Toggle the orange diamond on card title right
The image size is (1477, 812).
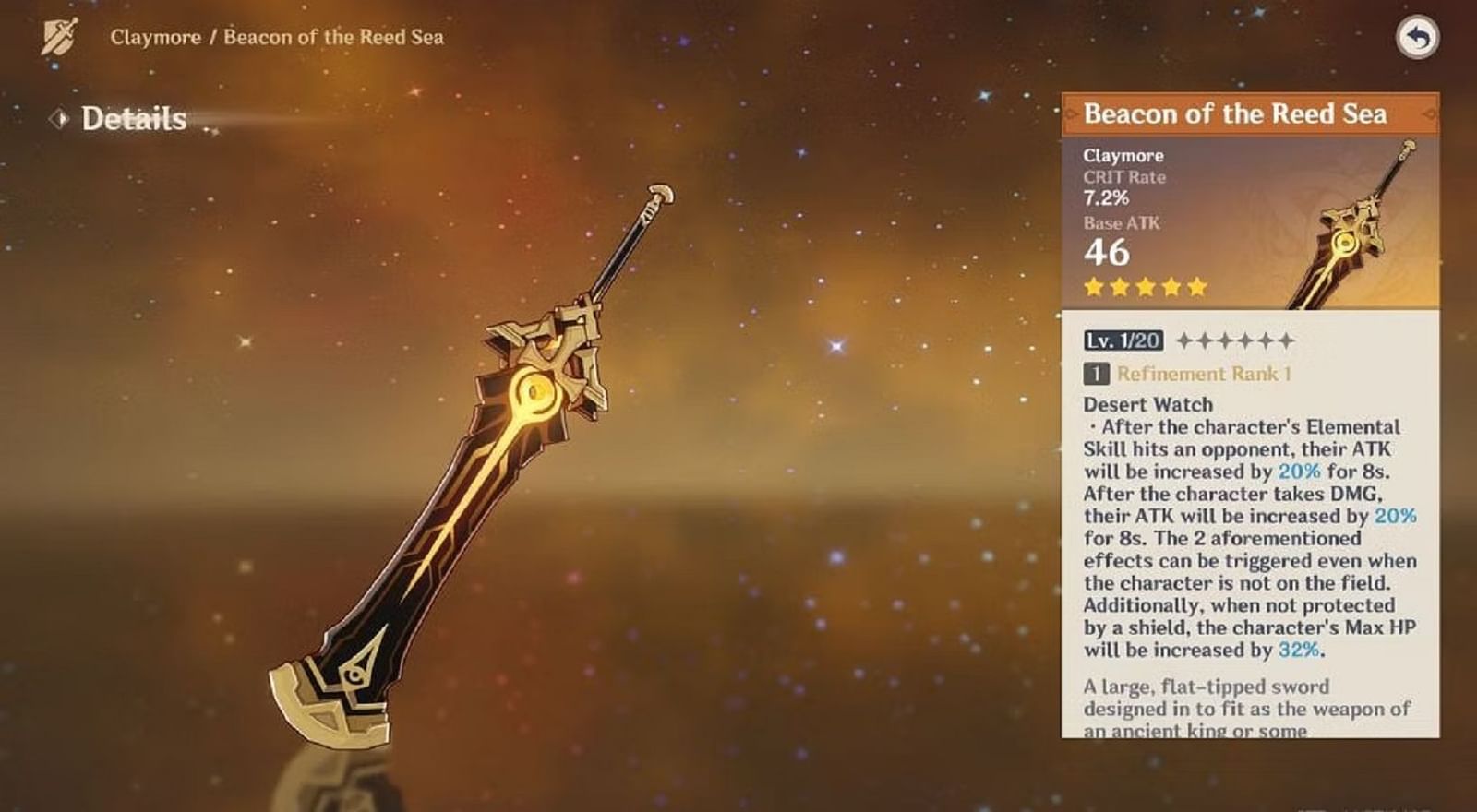(x=1430, y=114)
